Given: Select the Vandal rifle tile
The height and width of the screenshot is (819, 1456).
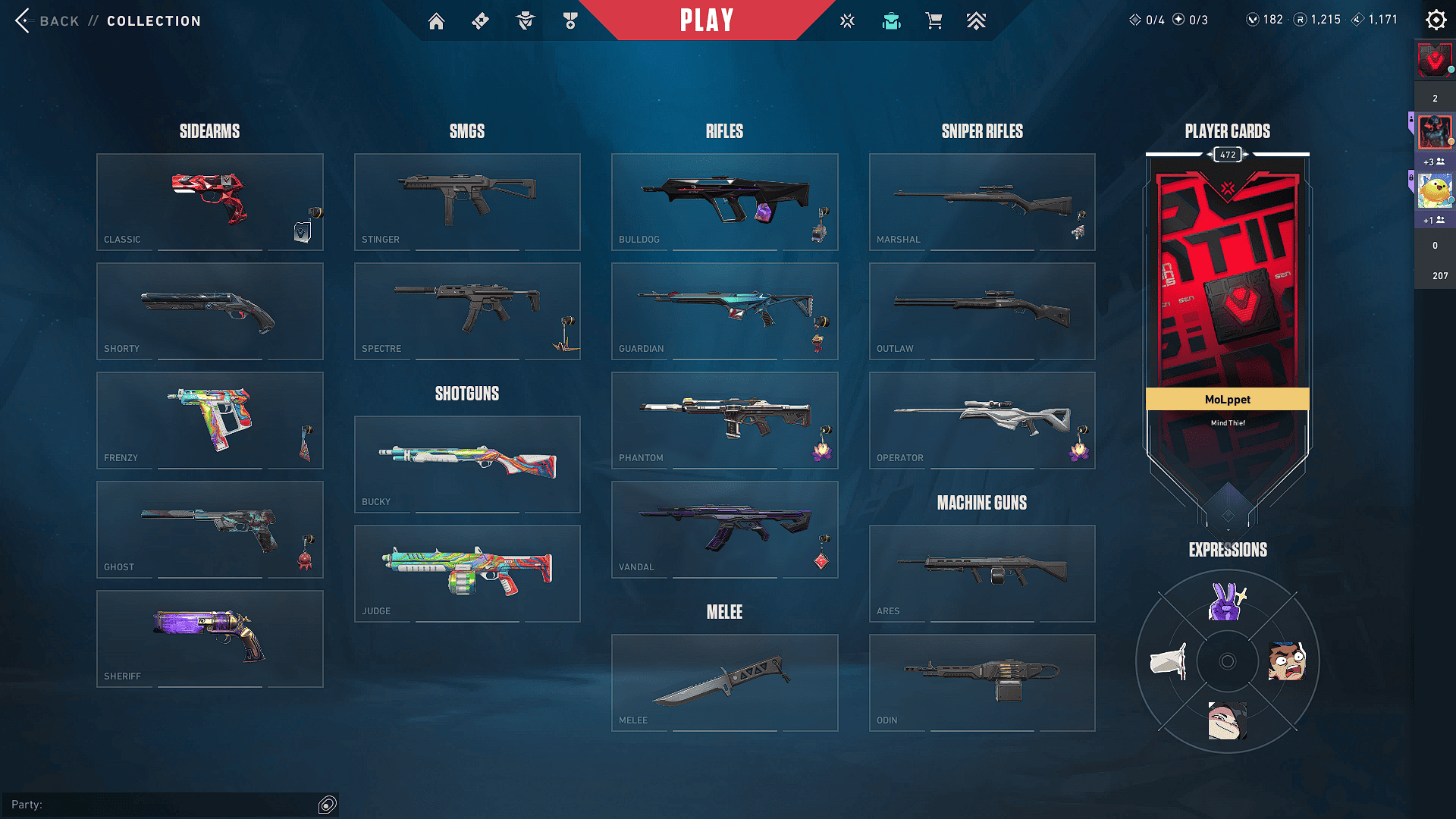Looking at the screenshot, I should tap(724, 529).
